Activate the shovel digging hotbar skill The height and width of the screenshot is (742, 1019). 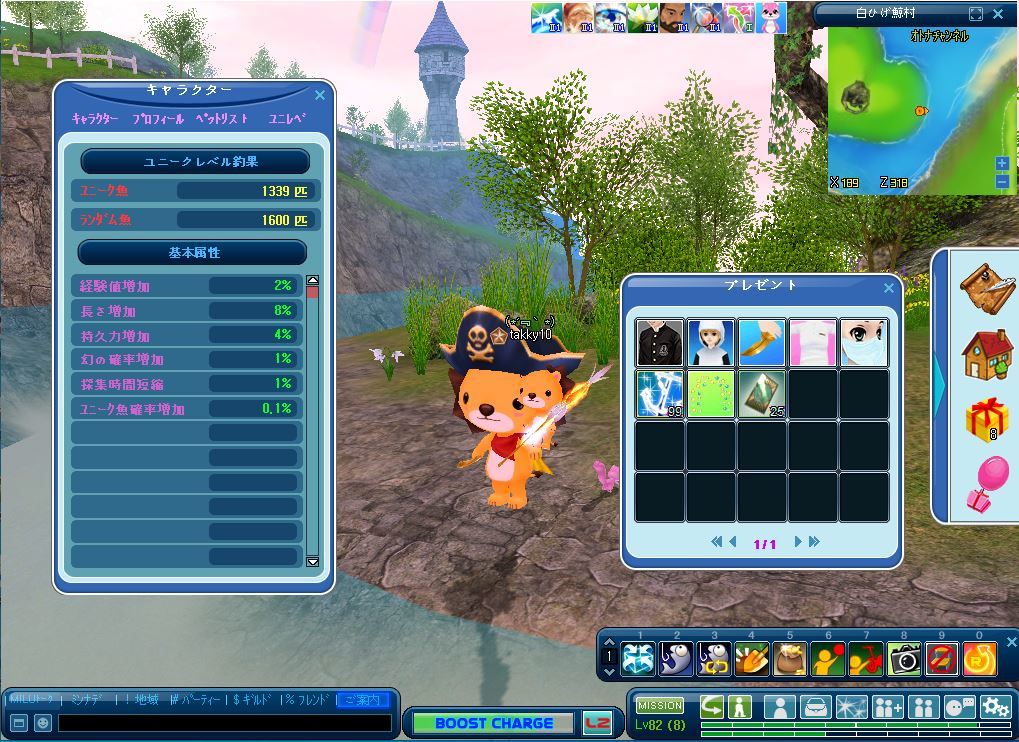[x=752, y=658]
